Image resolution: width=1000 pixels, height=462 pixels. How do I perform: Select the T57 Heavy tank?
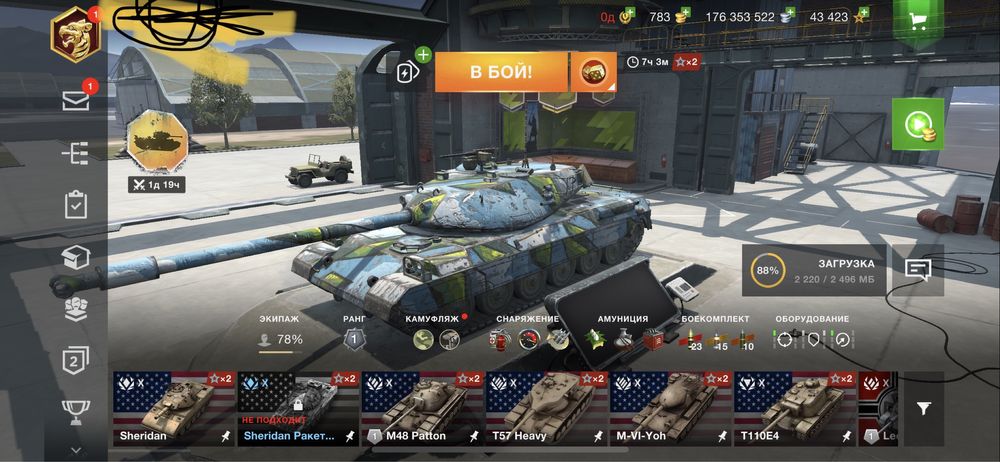(546, 409)
